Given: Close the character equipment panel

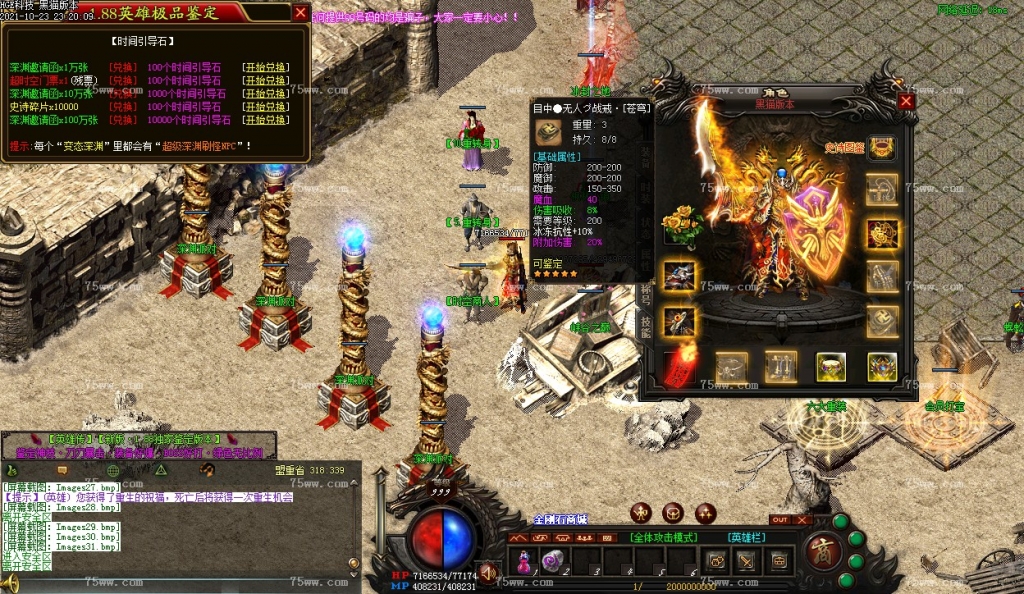Looking at the screenshot, I should tap(906, 101).
